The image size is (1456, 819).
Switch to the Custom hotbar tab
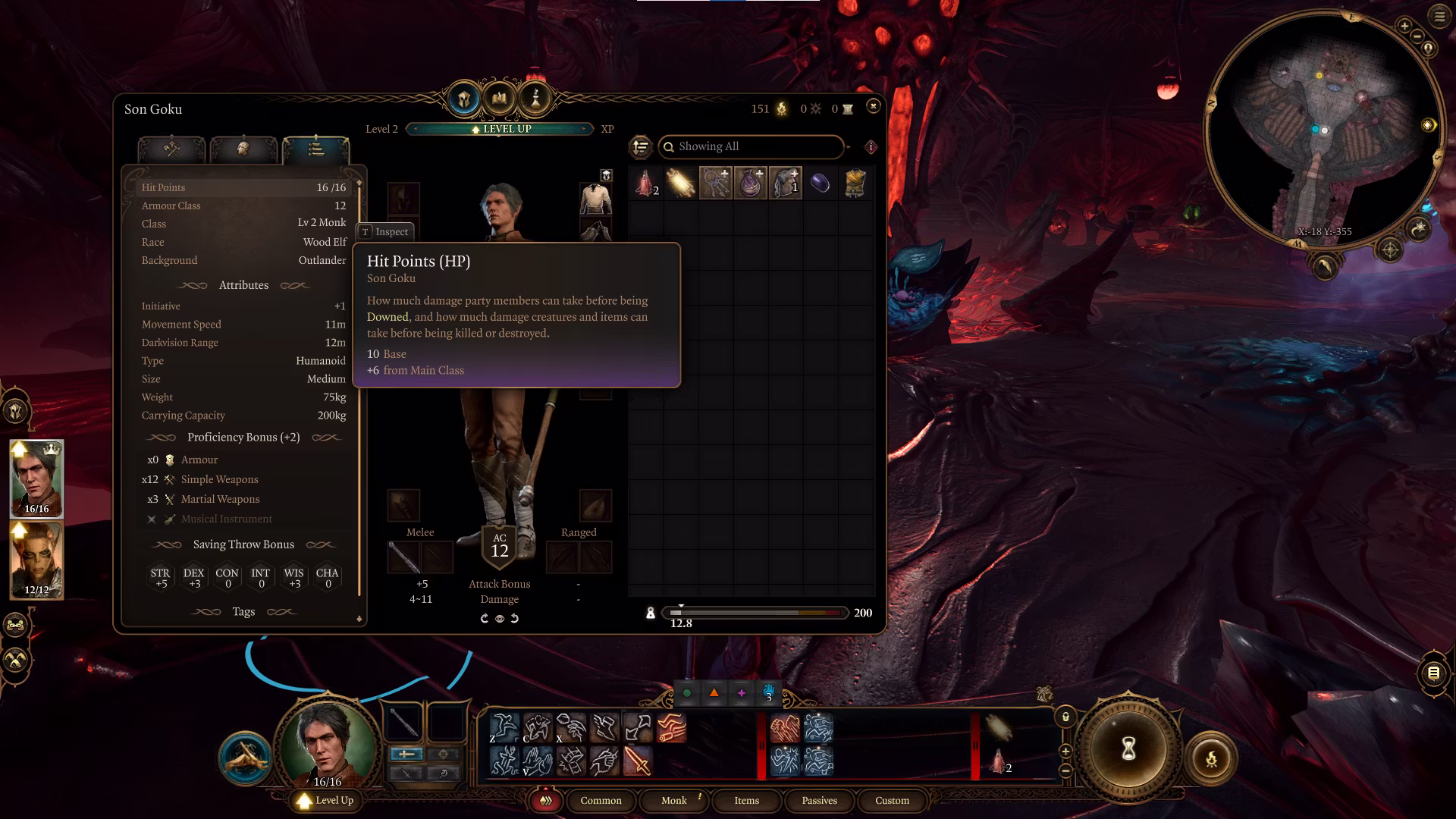(892, 800)
